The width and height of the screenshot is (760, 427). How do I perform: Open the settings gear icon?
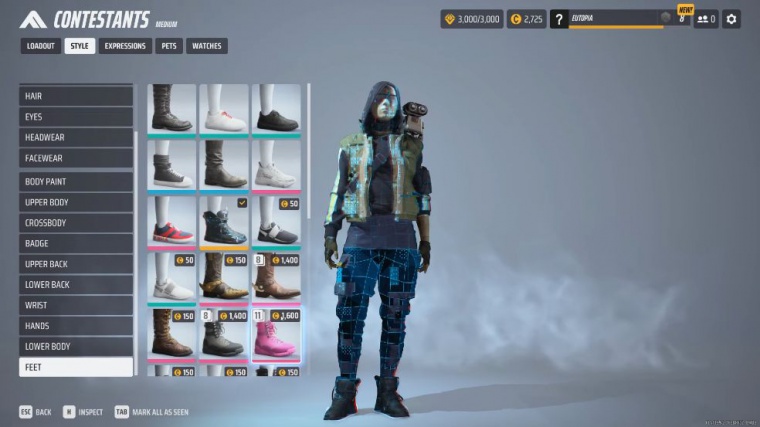point(731,19)
